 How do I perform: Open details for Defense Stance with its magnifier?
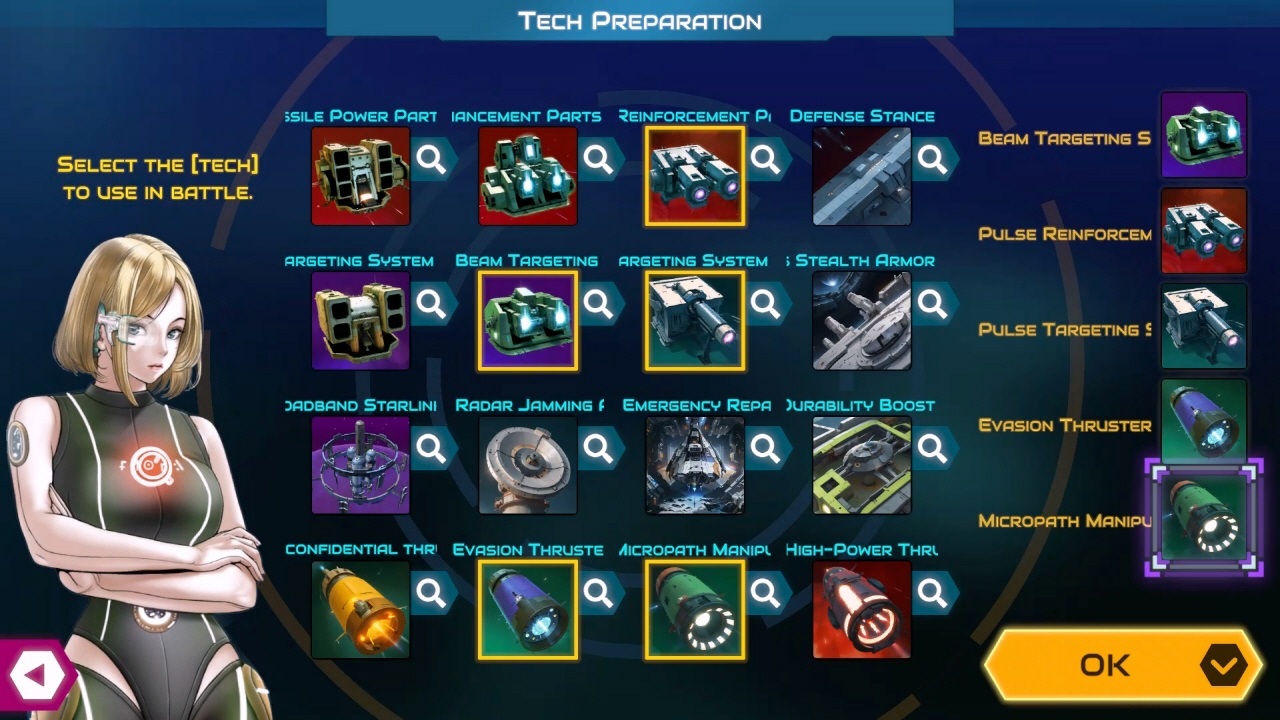[934, 159]
